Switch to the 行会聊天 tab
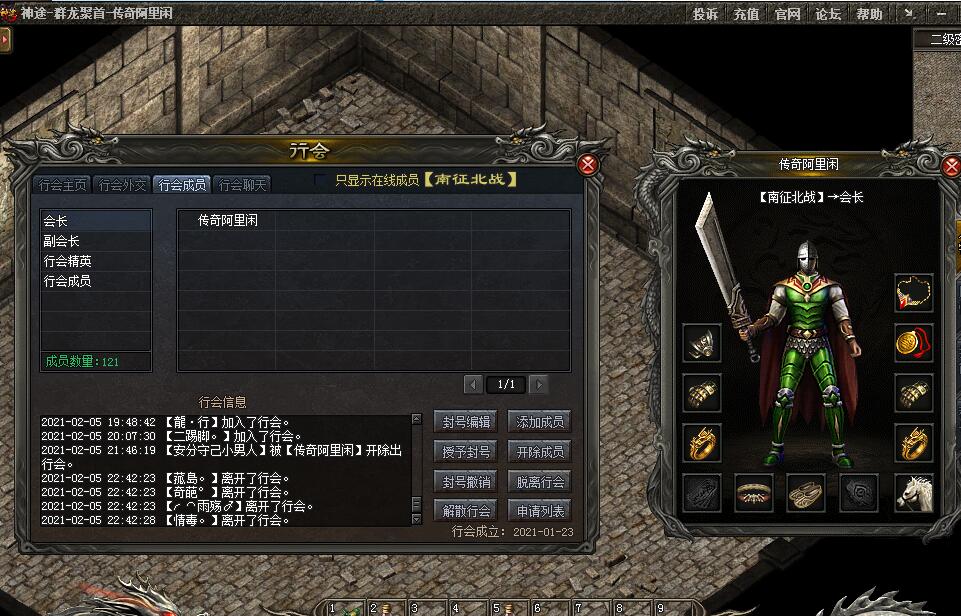 tap(243, 185)
